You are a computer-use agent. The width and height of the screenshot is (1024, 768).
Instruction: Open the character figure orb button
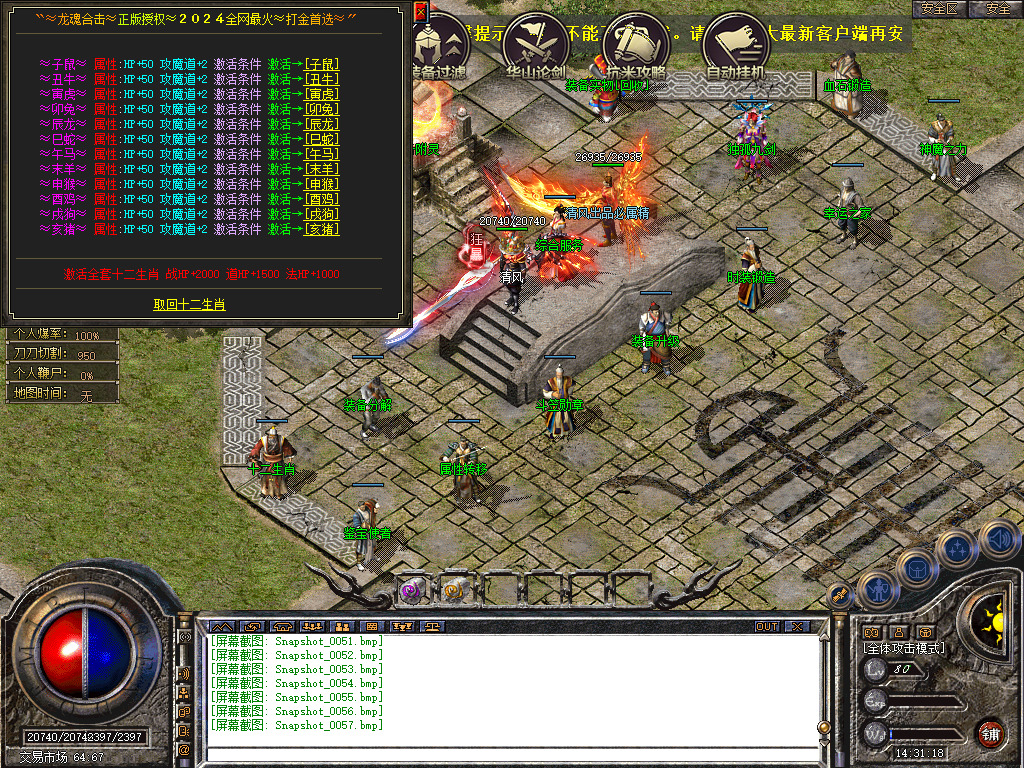[x=878, y=592]
